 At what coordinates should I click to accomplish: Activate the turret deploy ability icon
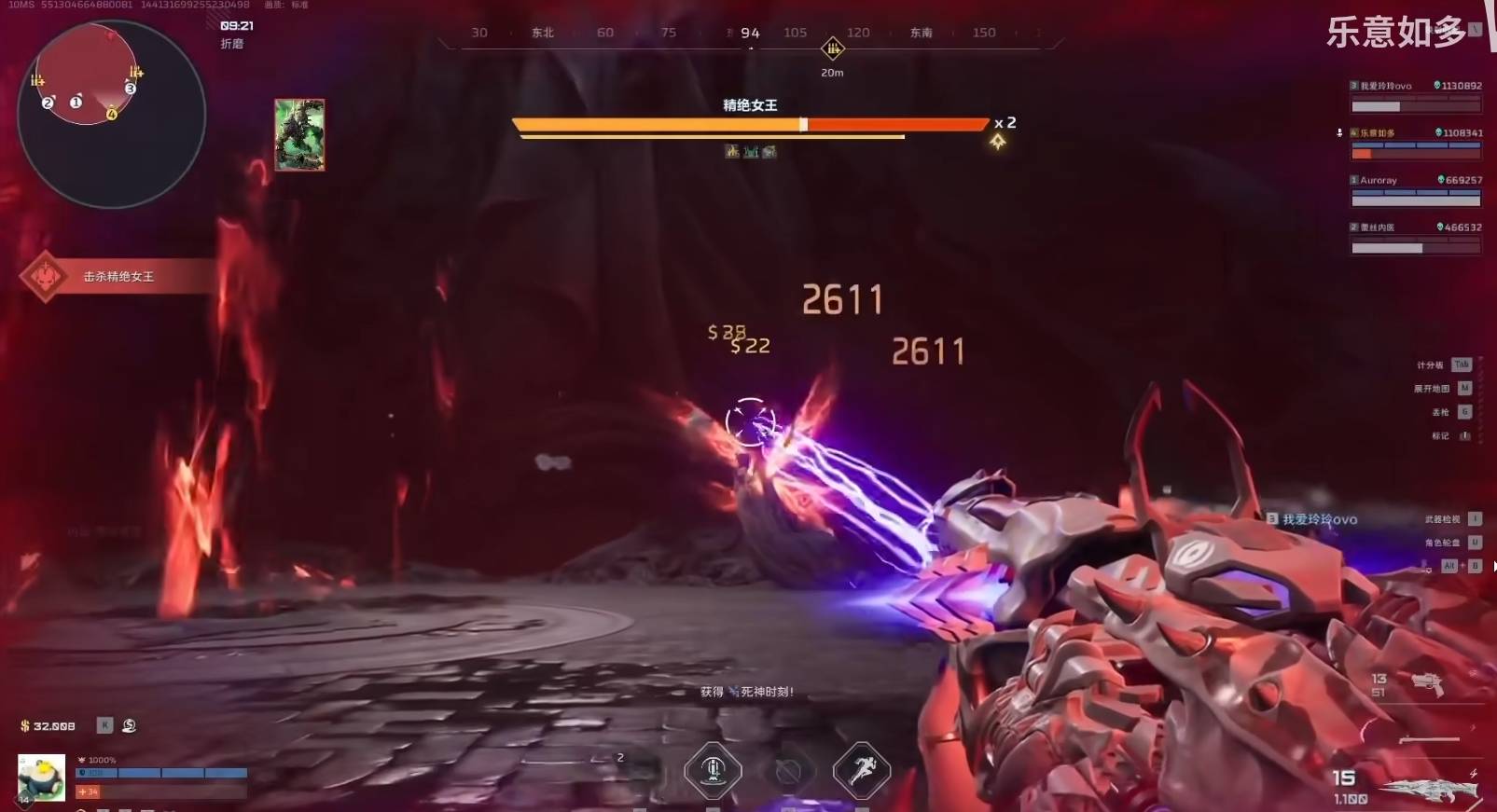713,770
